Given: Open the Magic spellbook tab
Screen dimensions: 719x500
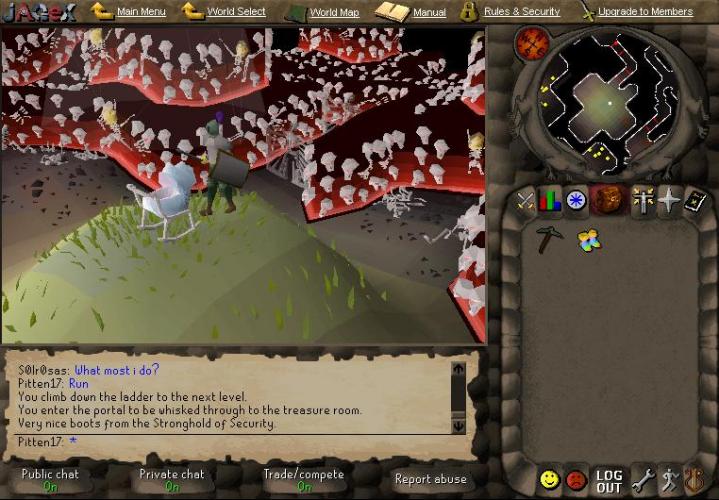Looking at the screenshot, I should pos(694,201).
